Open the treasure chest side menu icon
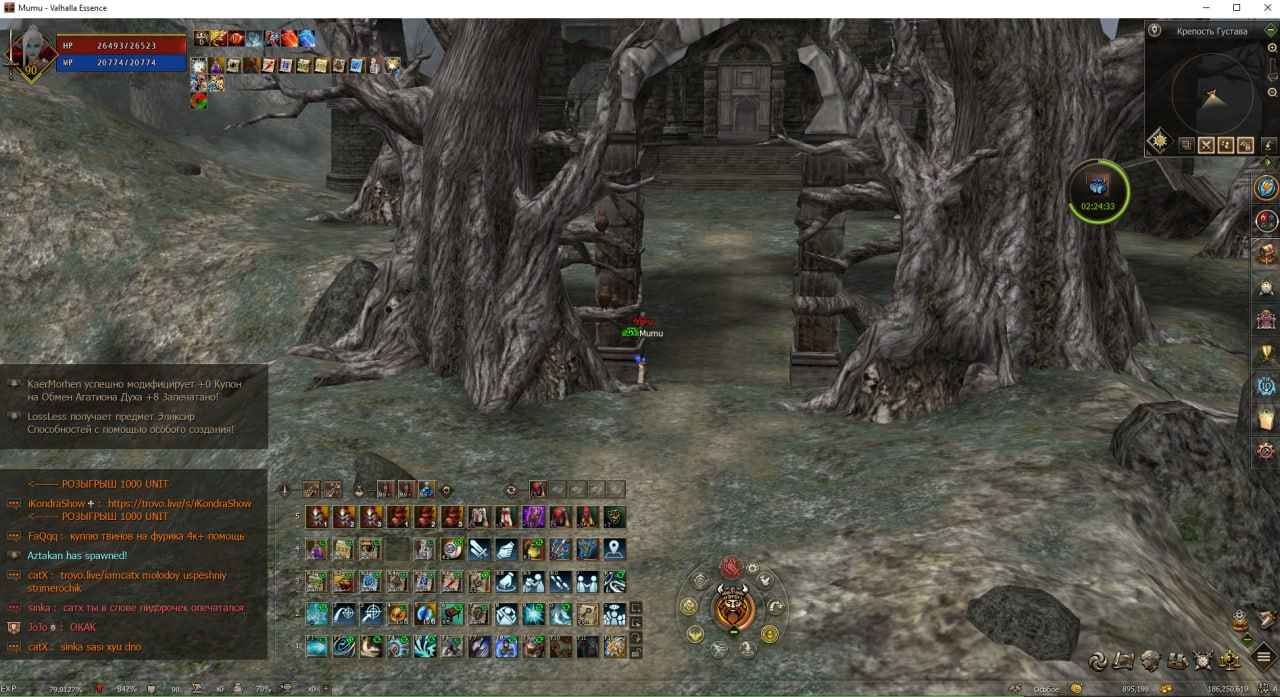This screenshot has height=697, width=1280. pos(1267,253)
